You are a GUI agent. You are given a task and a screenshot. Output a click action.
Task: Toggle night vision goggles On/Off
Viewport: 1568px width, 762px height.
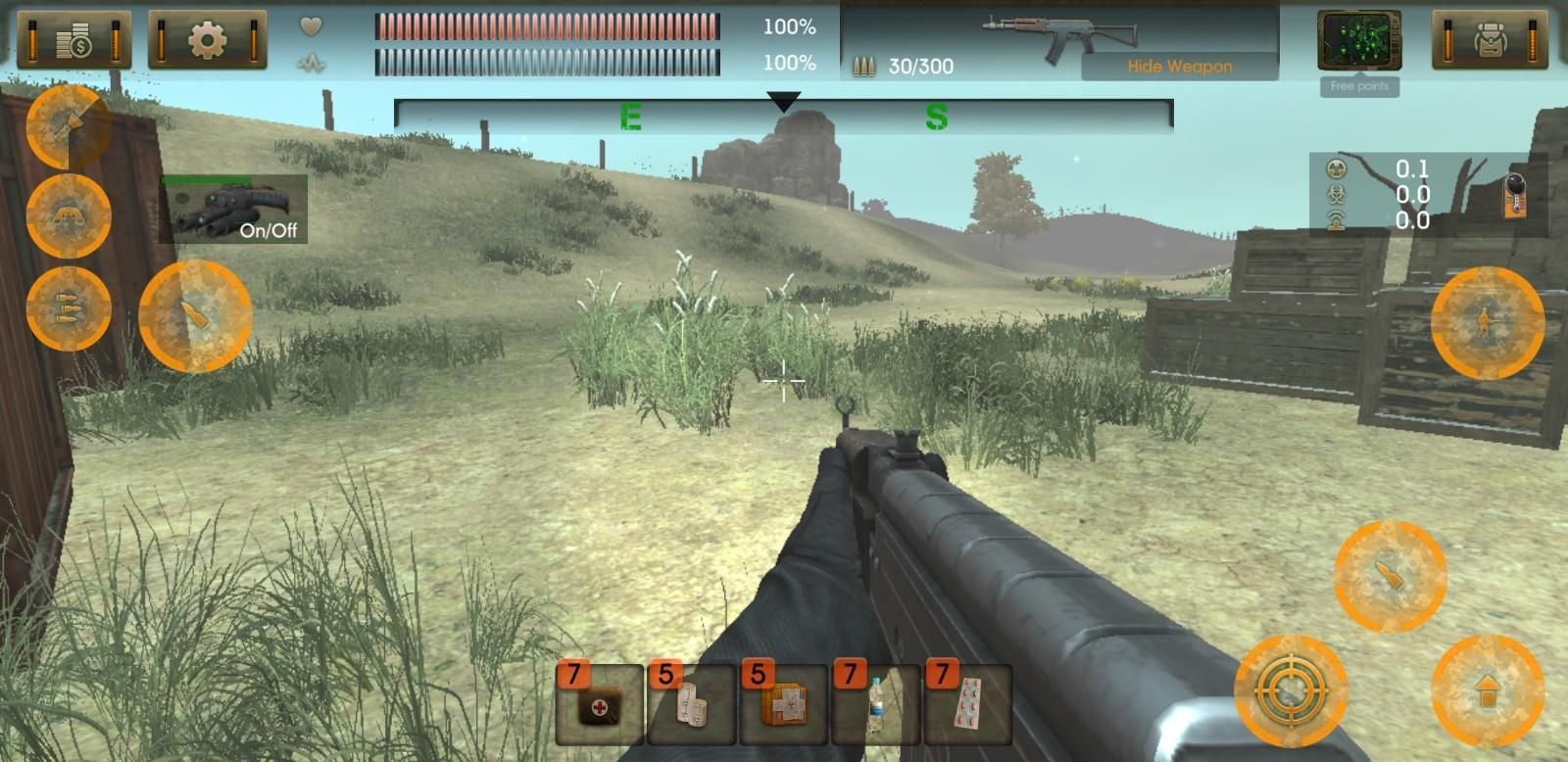tap(234, 209)
